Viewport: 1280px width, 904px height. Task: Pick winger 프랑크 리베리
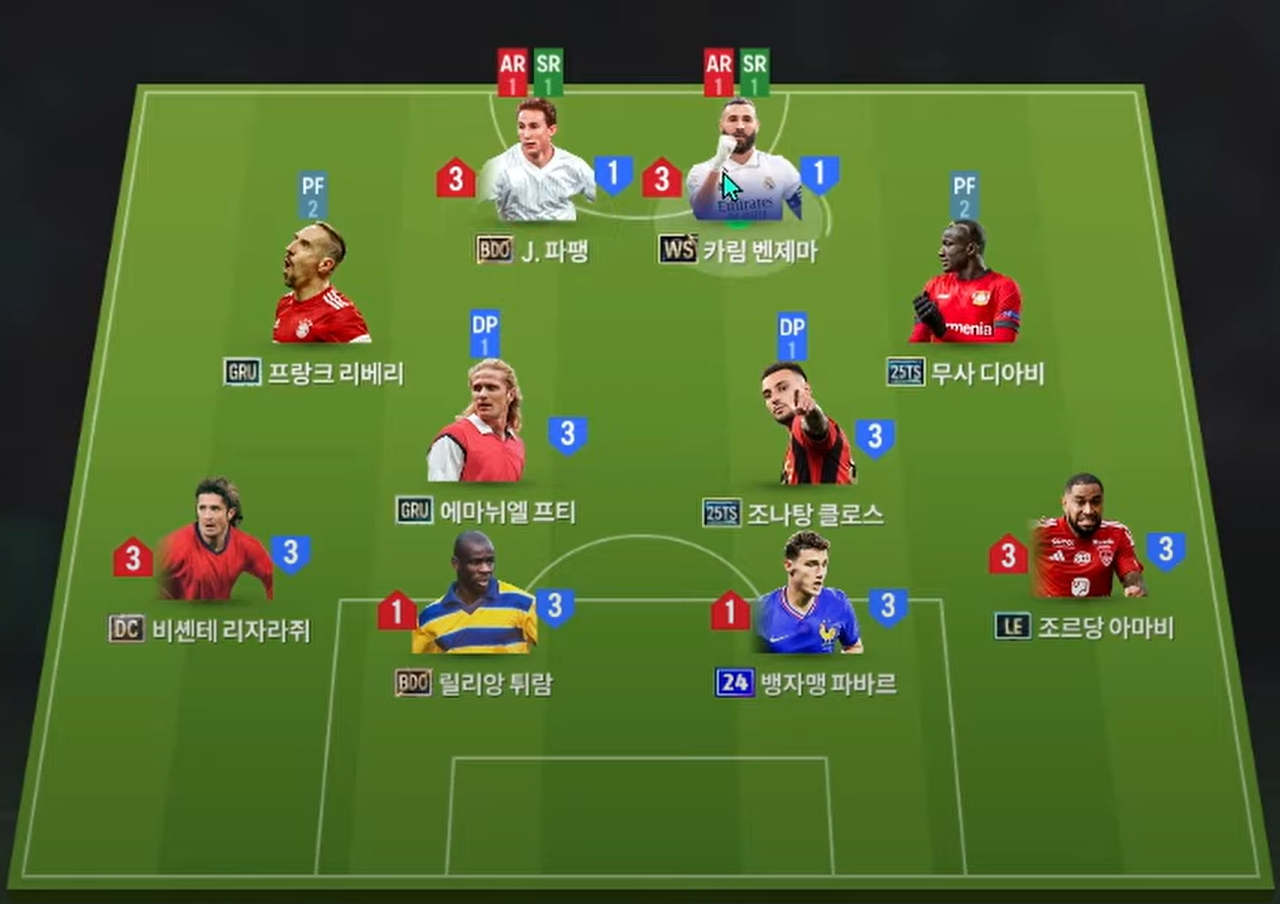click(x=317, y=288)
